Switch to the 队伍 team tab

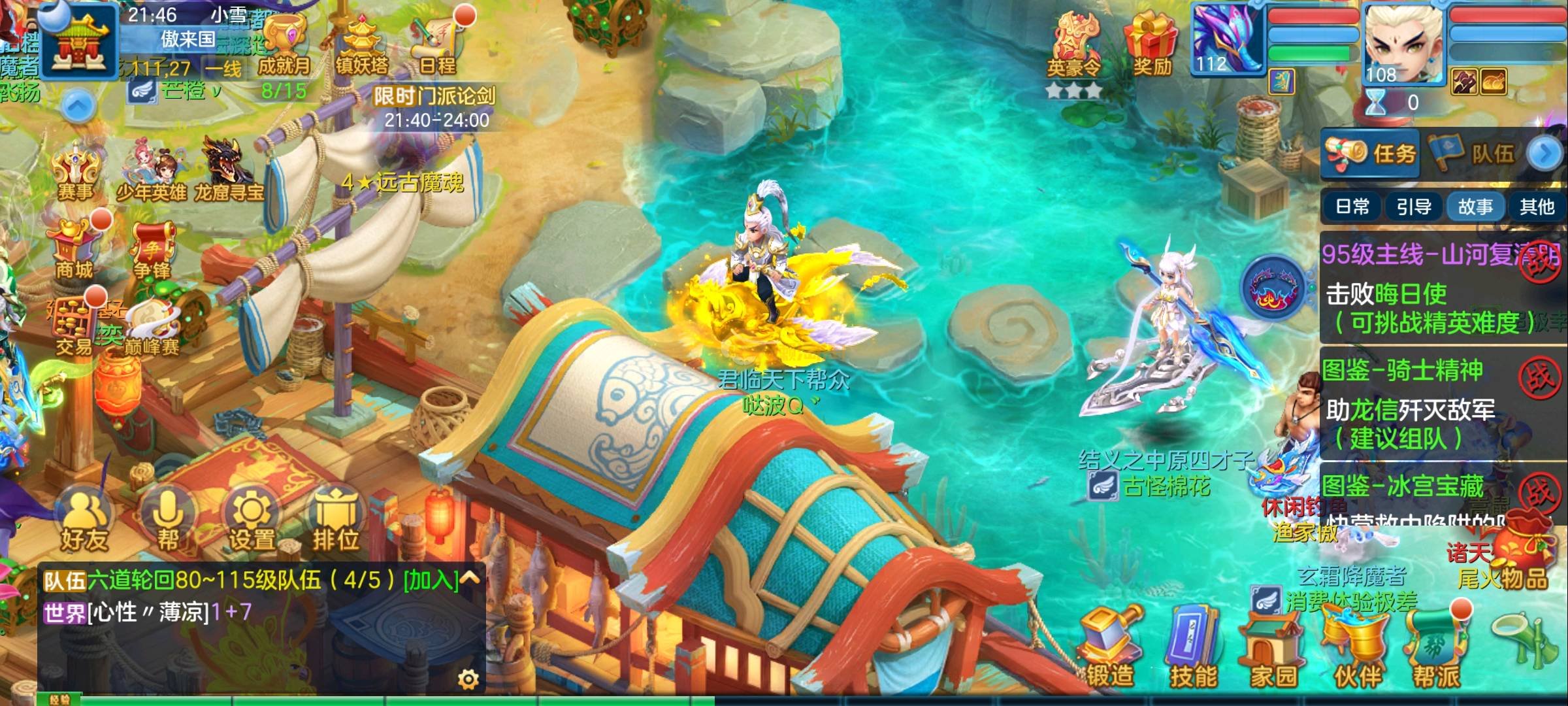pos(1474,154)
